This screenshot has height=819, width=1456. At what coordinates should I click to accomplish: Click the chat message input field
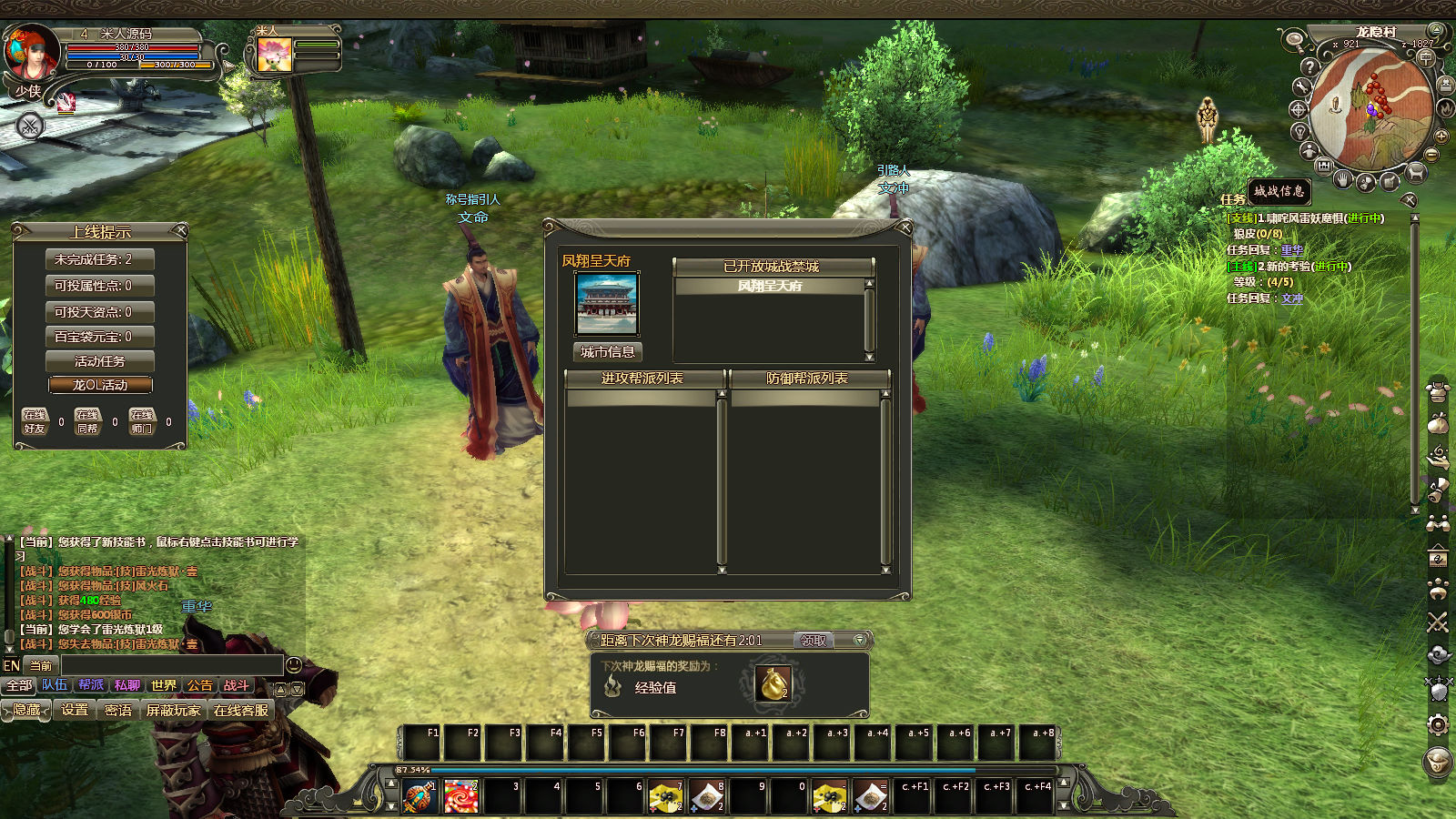171,665
